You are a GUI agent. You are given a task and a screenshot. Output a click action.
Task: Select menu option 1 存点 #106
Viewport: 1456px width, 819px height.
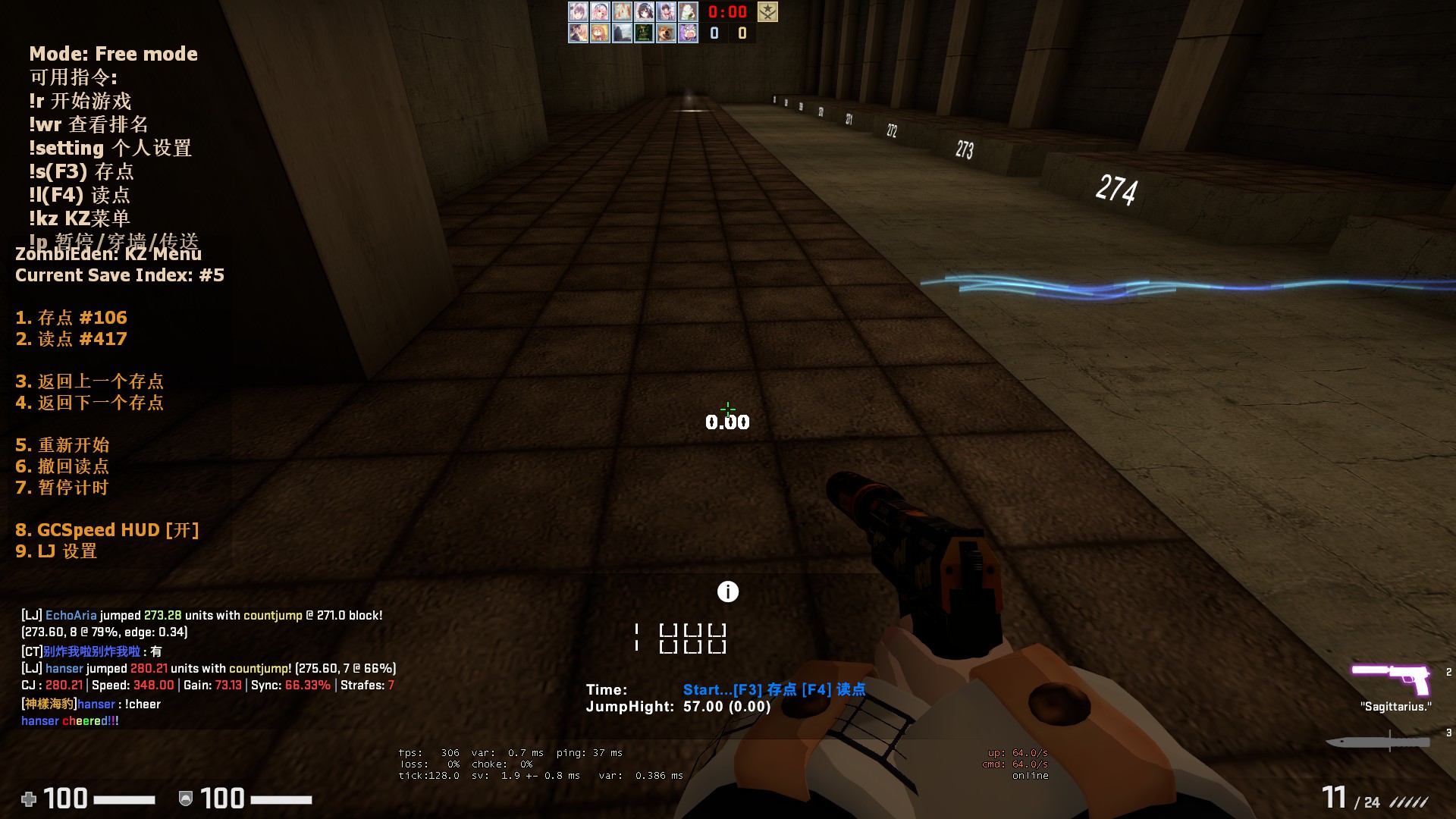71,318
